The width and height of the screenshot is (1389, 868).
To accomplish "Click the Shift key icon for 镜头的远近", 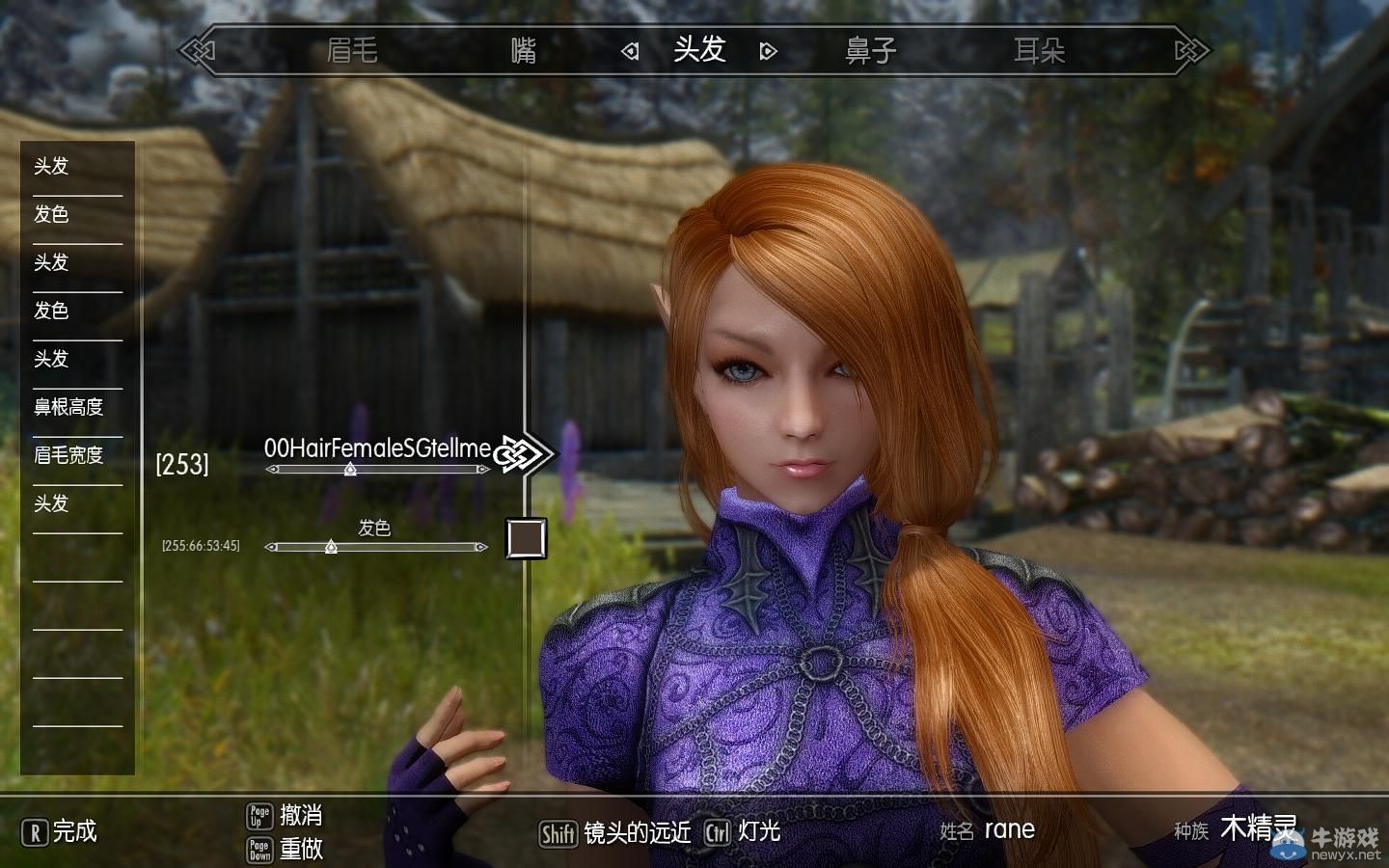I will [558, 830].
